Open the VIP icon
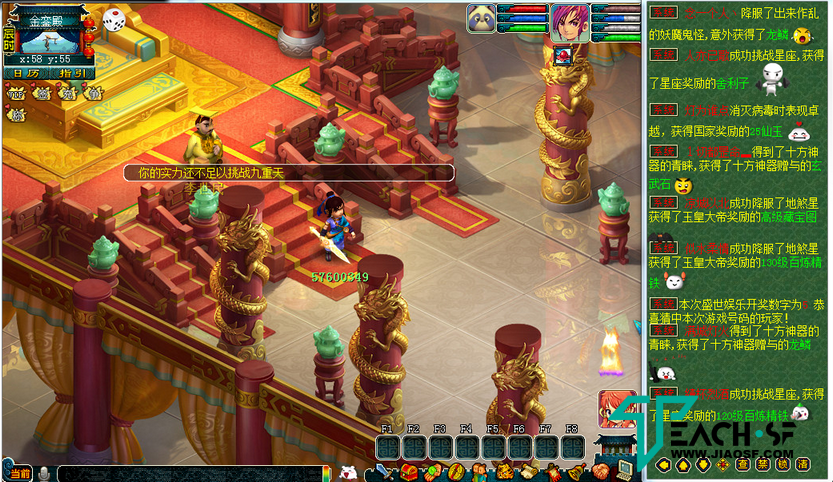The width and height of the screenshot is (833, 482). [17, 93]
